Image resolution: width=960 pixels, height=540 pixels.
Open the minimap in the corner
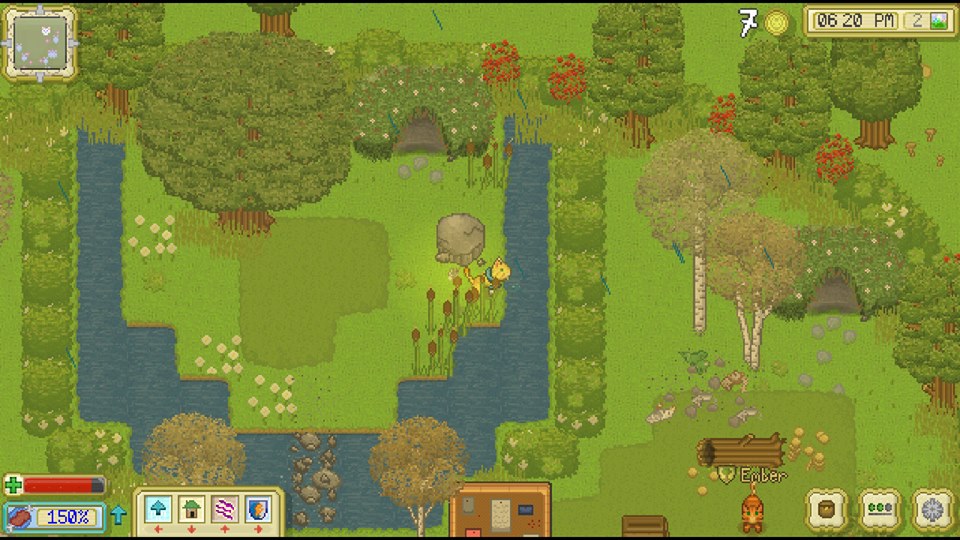coord(40,43)
